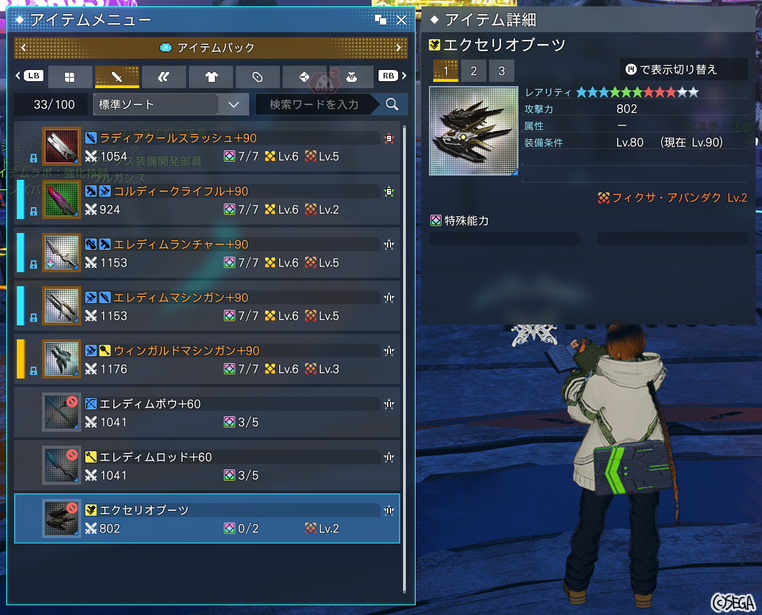Switch item details to page 3
This screenshot has width=762, height=615.
coord(500,70)
